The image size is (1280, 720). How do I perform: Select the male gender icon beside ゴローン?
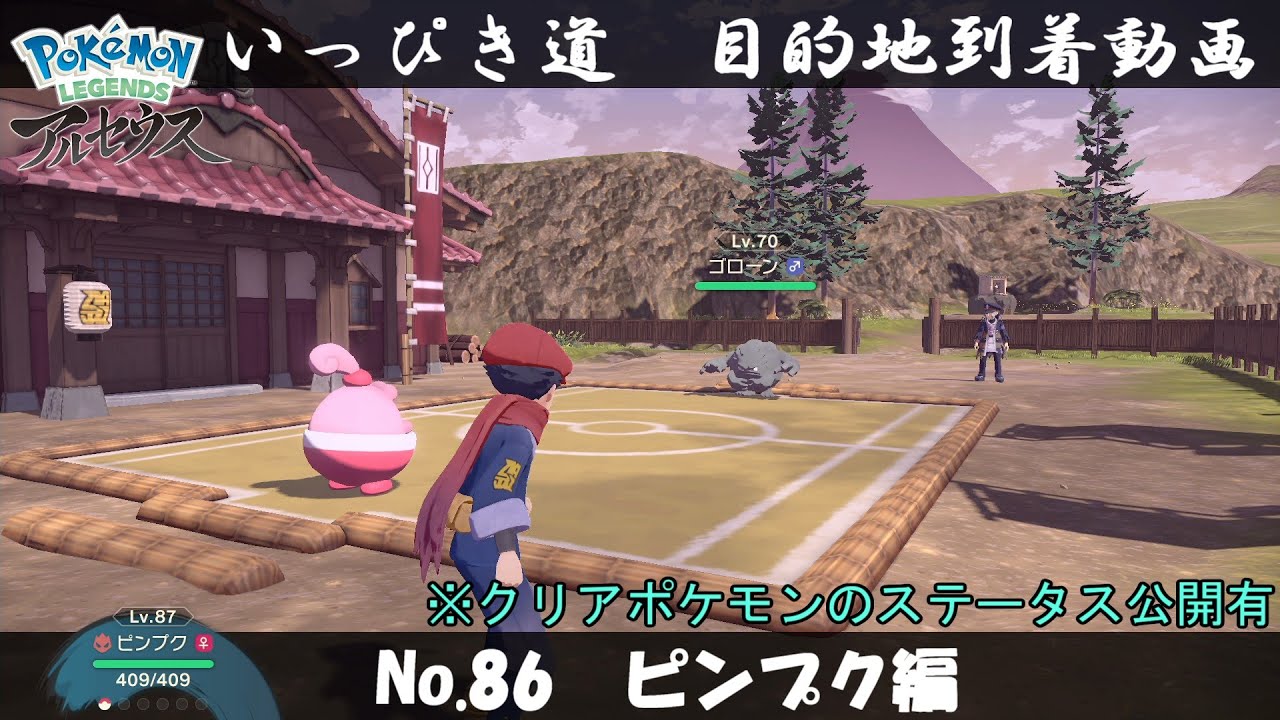click(795, 266)
